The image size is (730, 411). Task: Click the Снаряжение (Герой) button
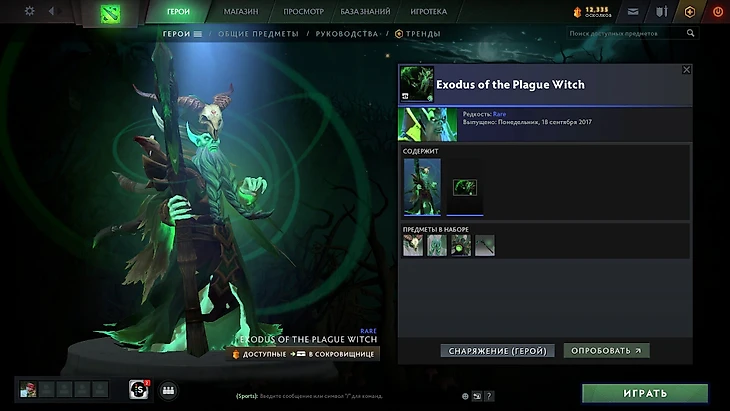(497, 351)
